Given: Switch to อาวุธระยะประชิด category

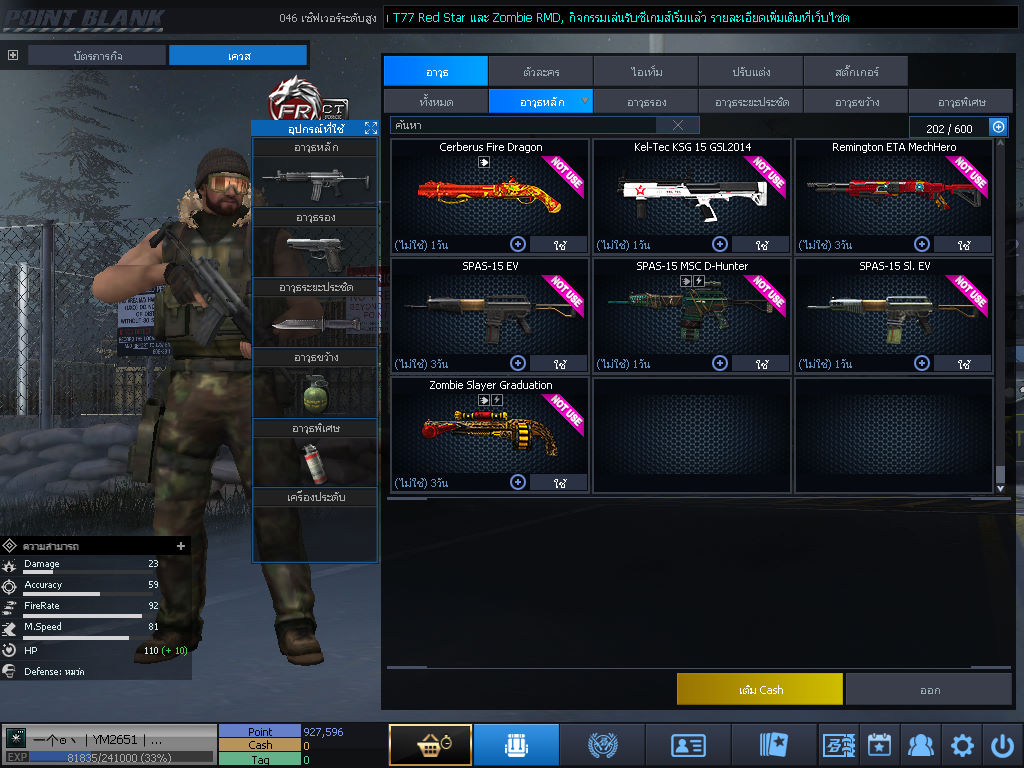Looking at the screenshot, I should [x=751, y=101].
